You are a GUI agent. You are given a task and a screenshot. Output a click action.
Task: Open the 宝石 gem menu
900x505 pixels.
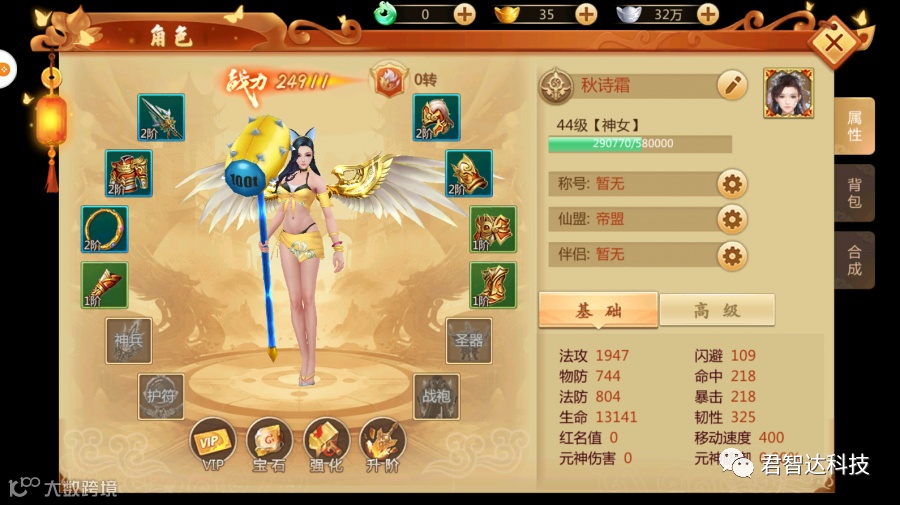point(270,443)
